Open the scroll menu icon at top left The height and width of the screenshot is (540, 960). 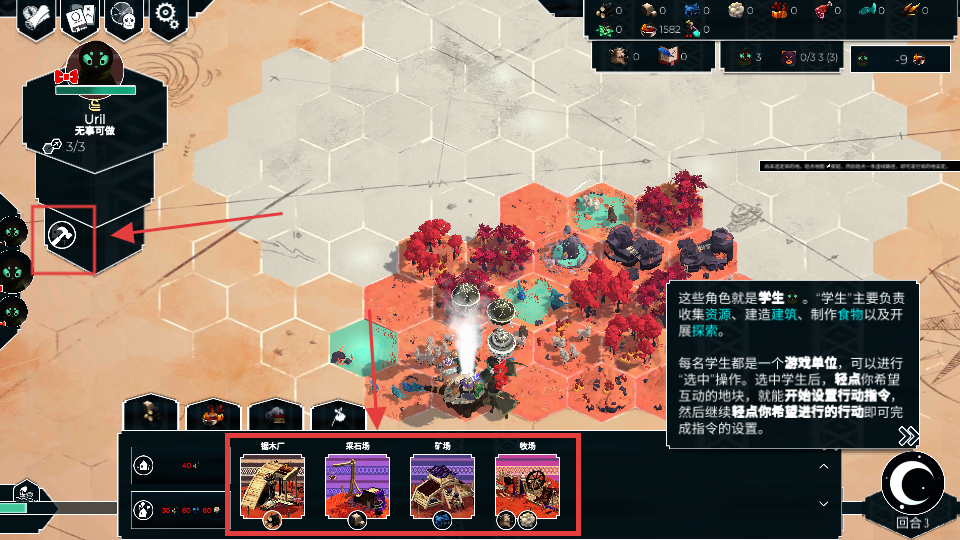point(34,17)
